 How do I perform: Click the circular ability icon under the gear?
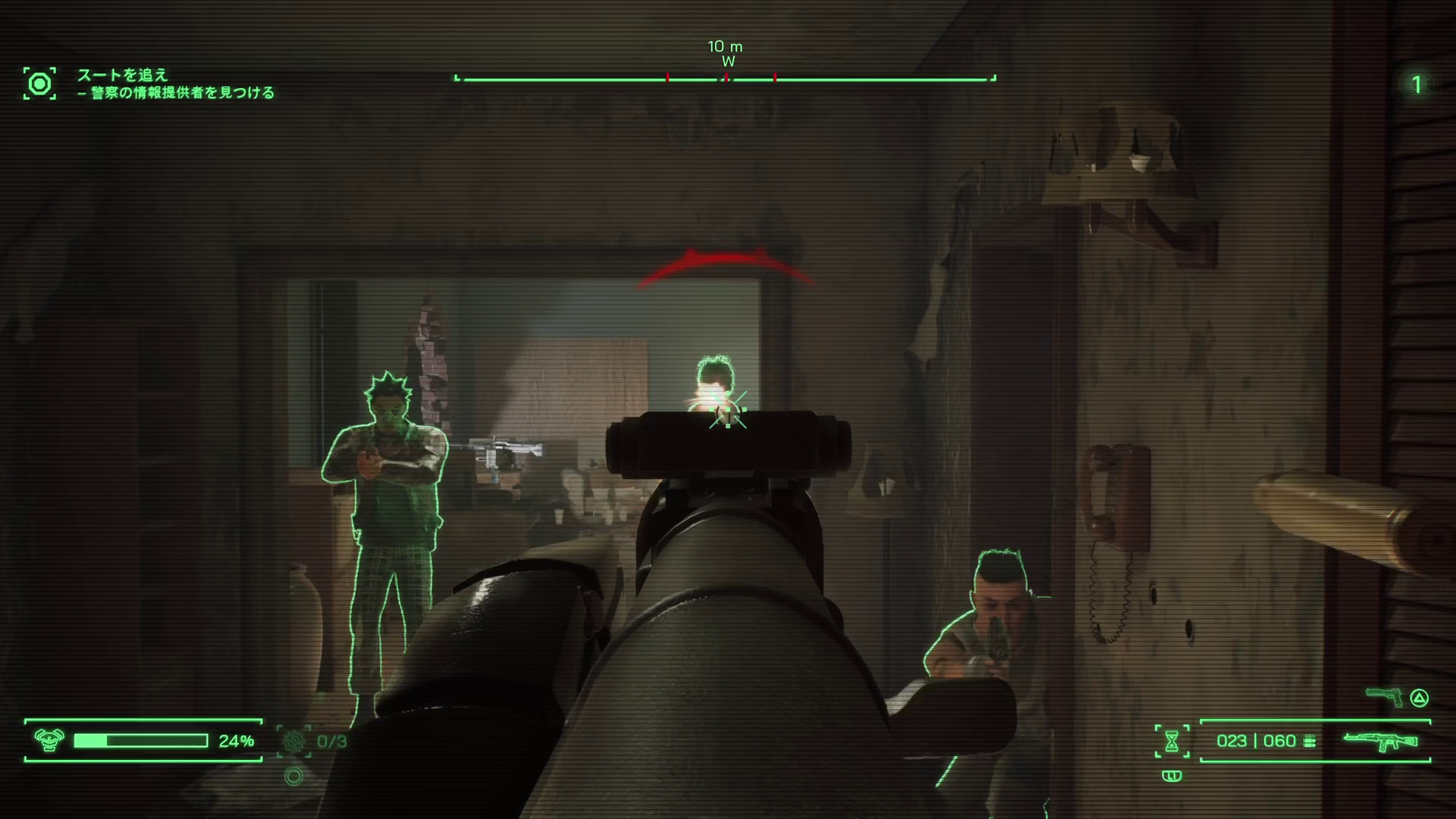[293, 776]
